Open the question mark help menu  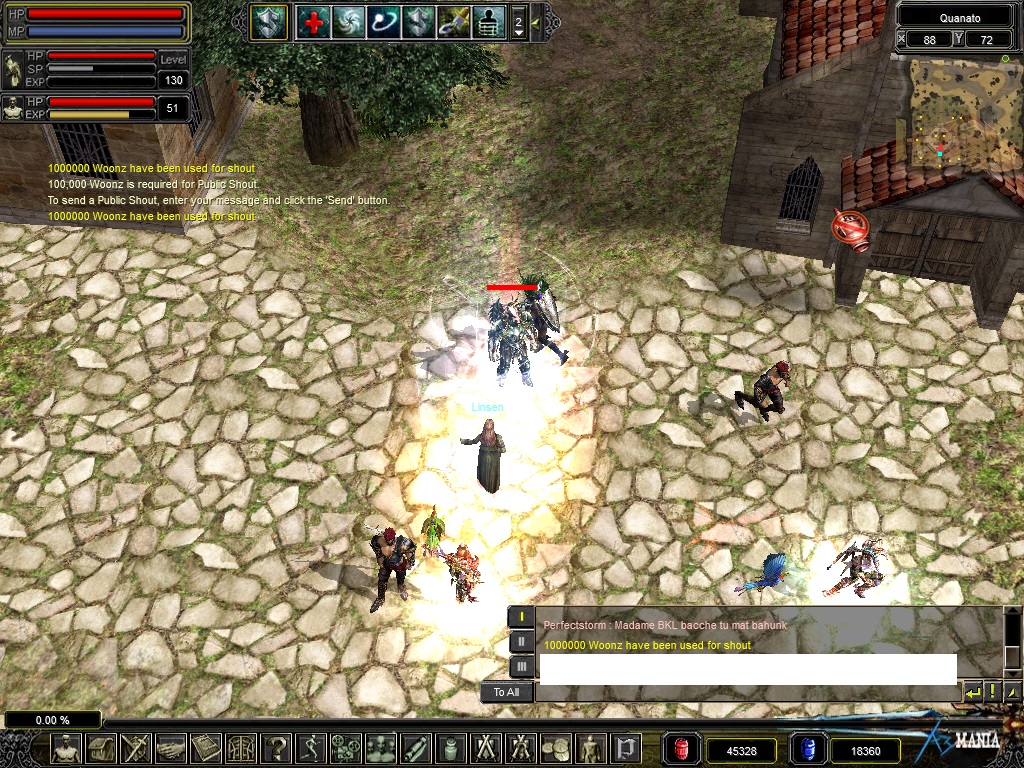[277, 748]
